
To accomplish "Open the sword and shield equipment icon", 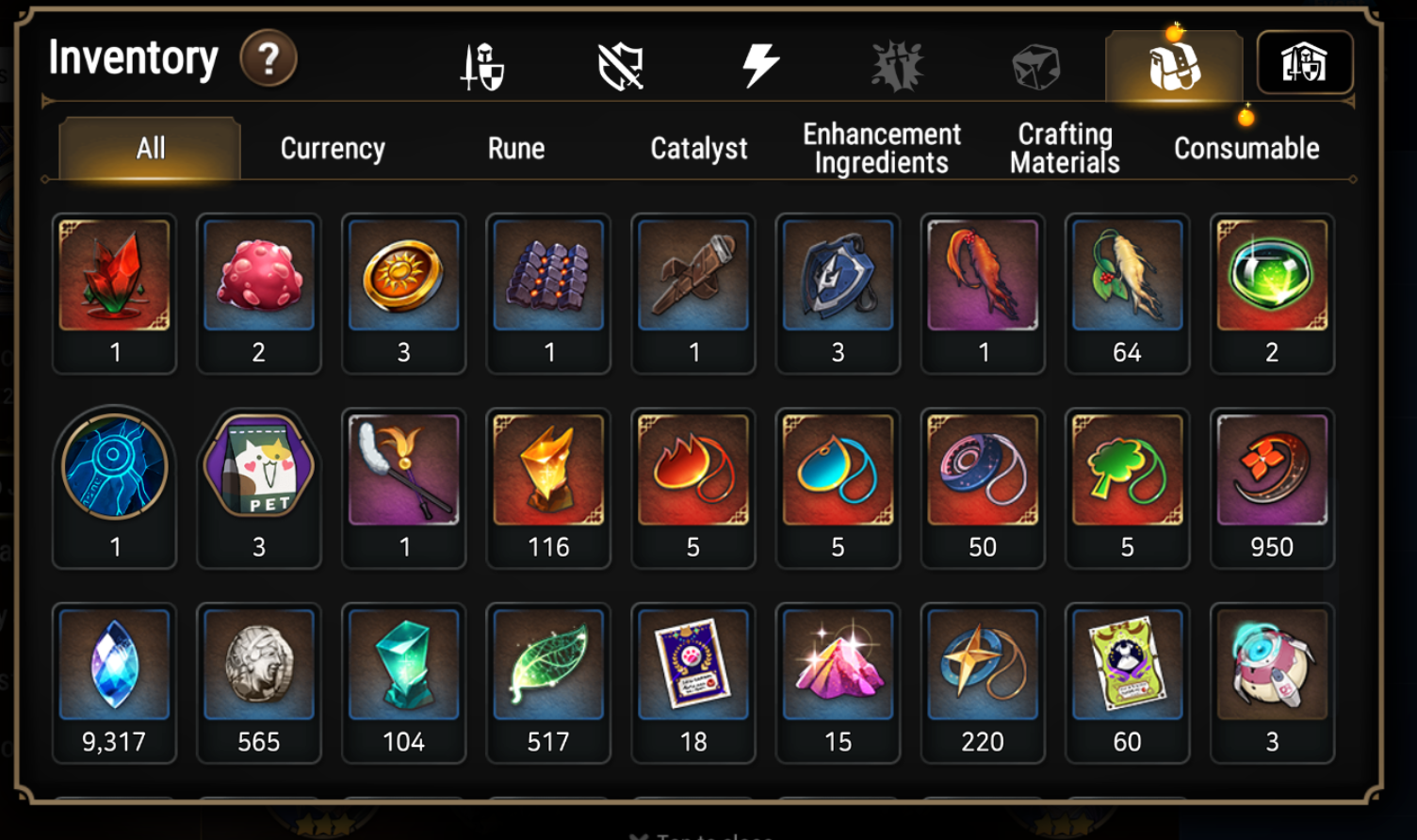I will click(x=482, y=62).
